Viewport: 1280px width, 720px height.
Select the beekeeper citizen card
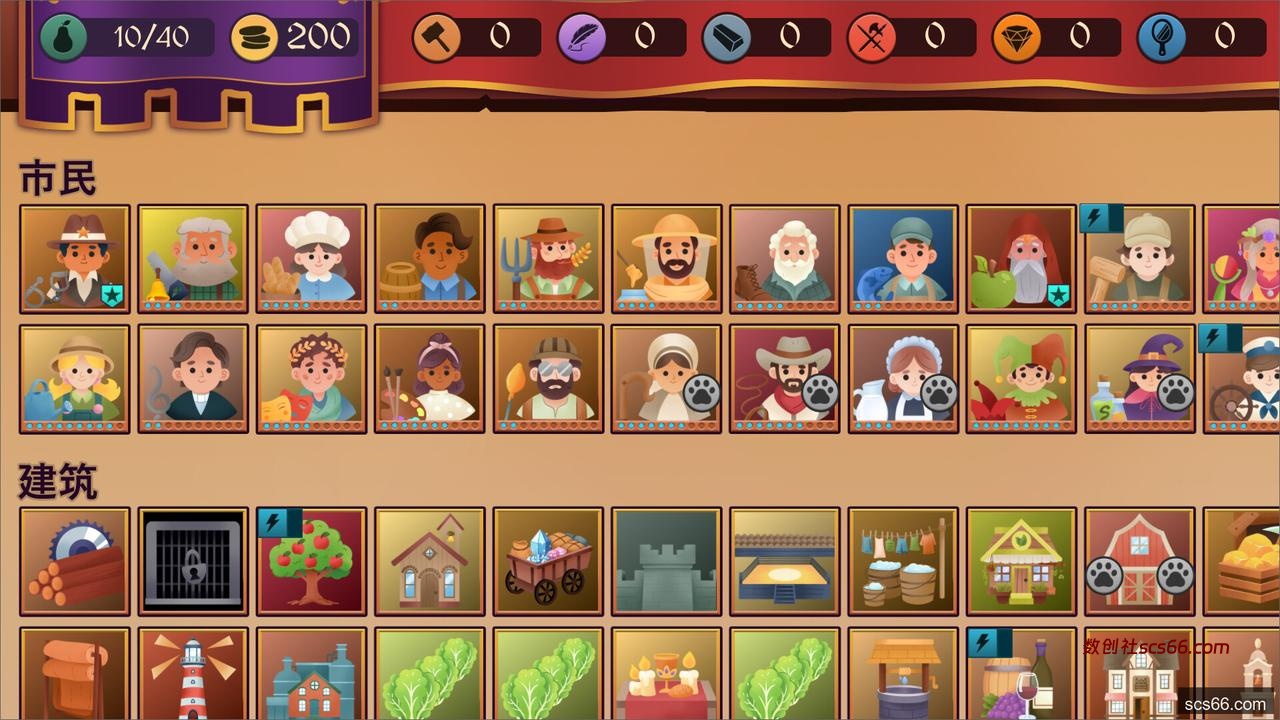666,260
